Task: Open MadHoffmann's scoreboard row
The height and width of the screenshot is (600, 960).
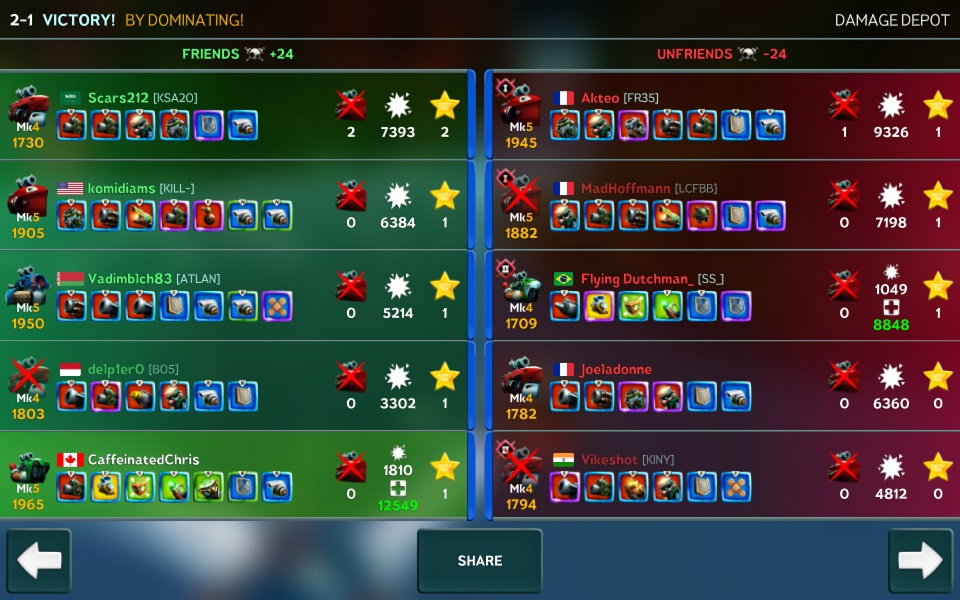Action: pyautogui.click(x=725, y=205)
